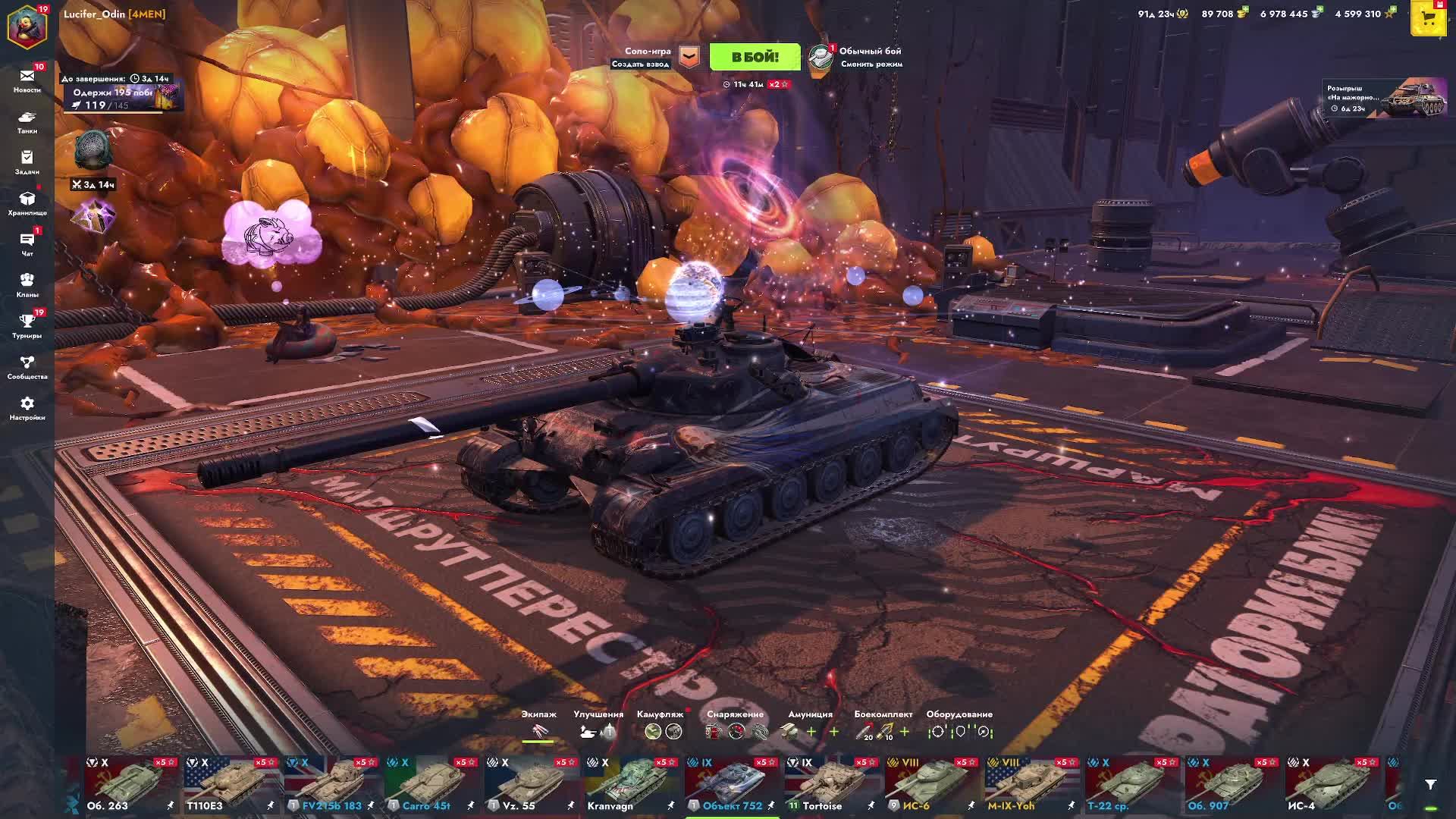This screenshot has height=819, width=1456.
Task: Open the Экипаж crew panel
Action: click(x=538, y=725)
